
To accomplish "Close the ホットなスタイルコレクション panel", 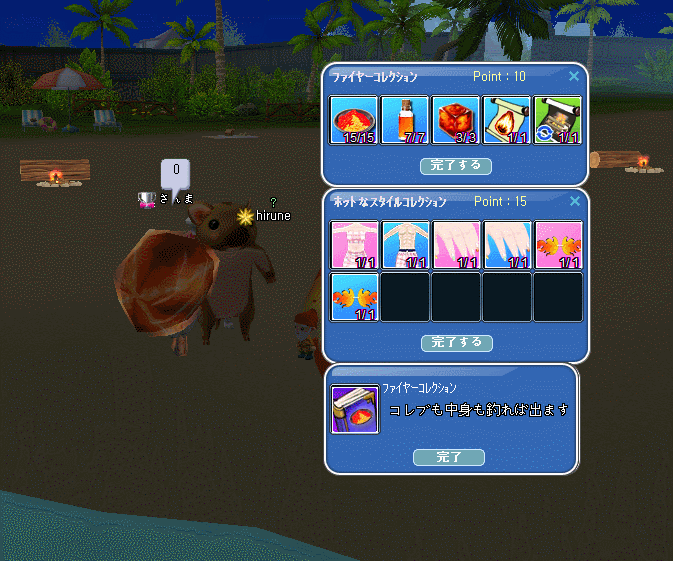I will (573, 202).
